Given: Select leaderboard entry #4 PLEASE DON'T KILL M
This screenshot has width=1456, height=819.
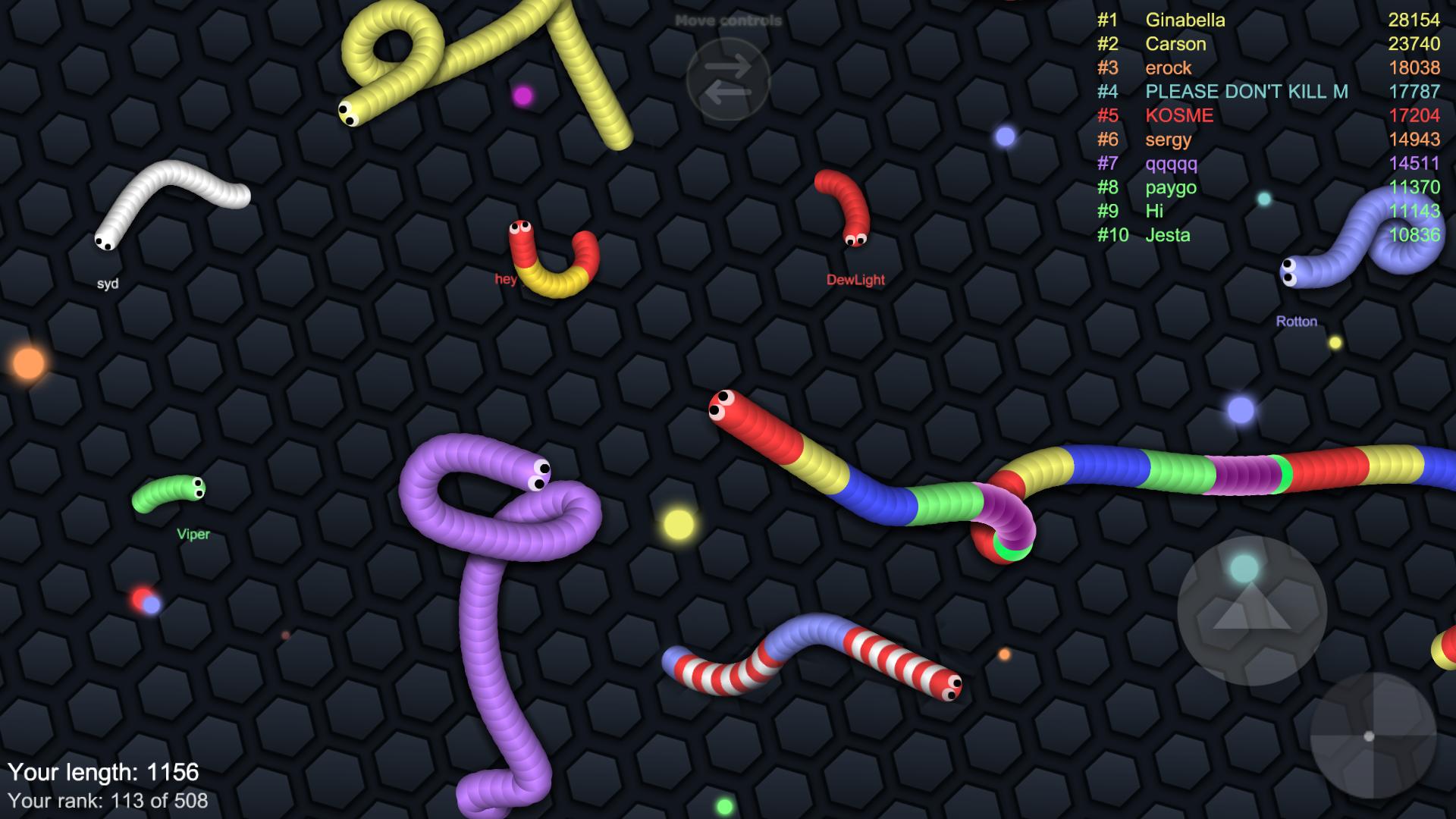Looking at the screenshot, I should (1247, 92).
